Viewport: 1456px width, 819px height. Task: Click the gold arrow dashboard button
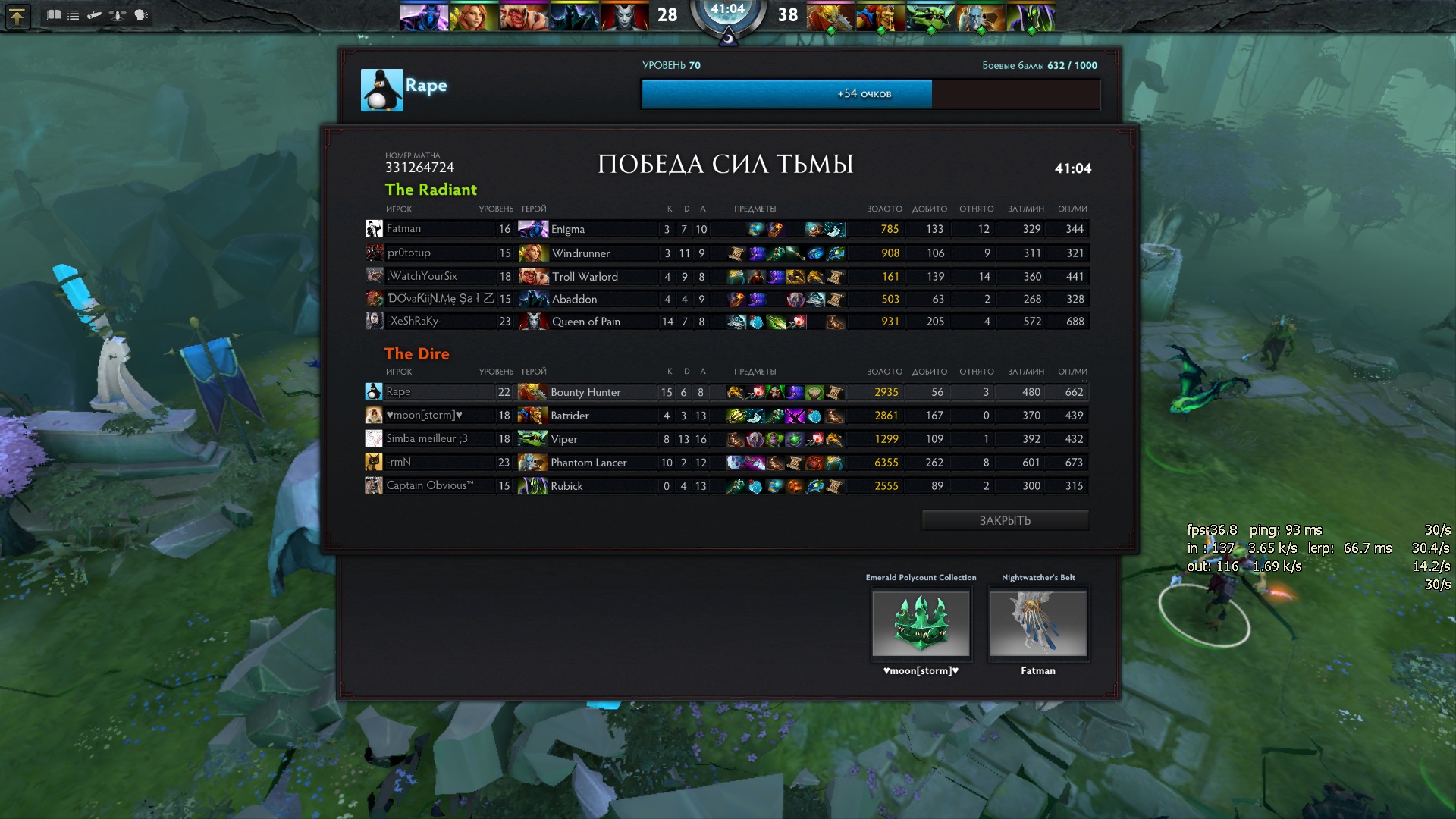[x=17, y=16]
